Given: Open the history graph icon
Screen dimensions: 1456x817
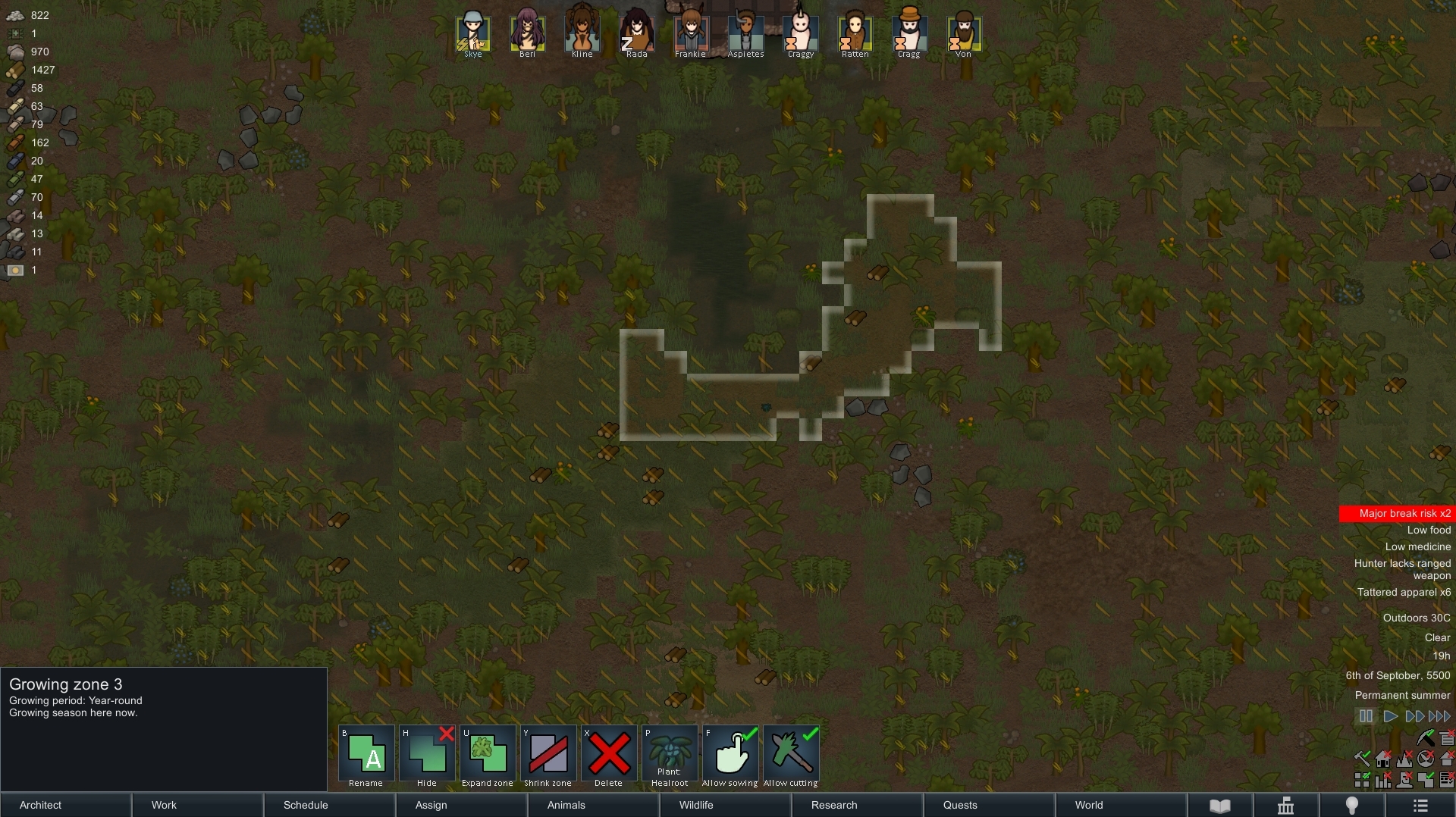Looking at the screenshot, I should point(1285,806).
